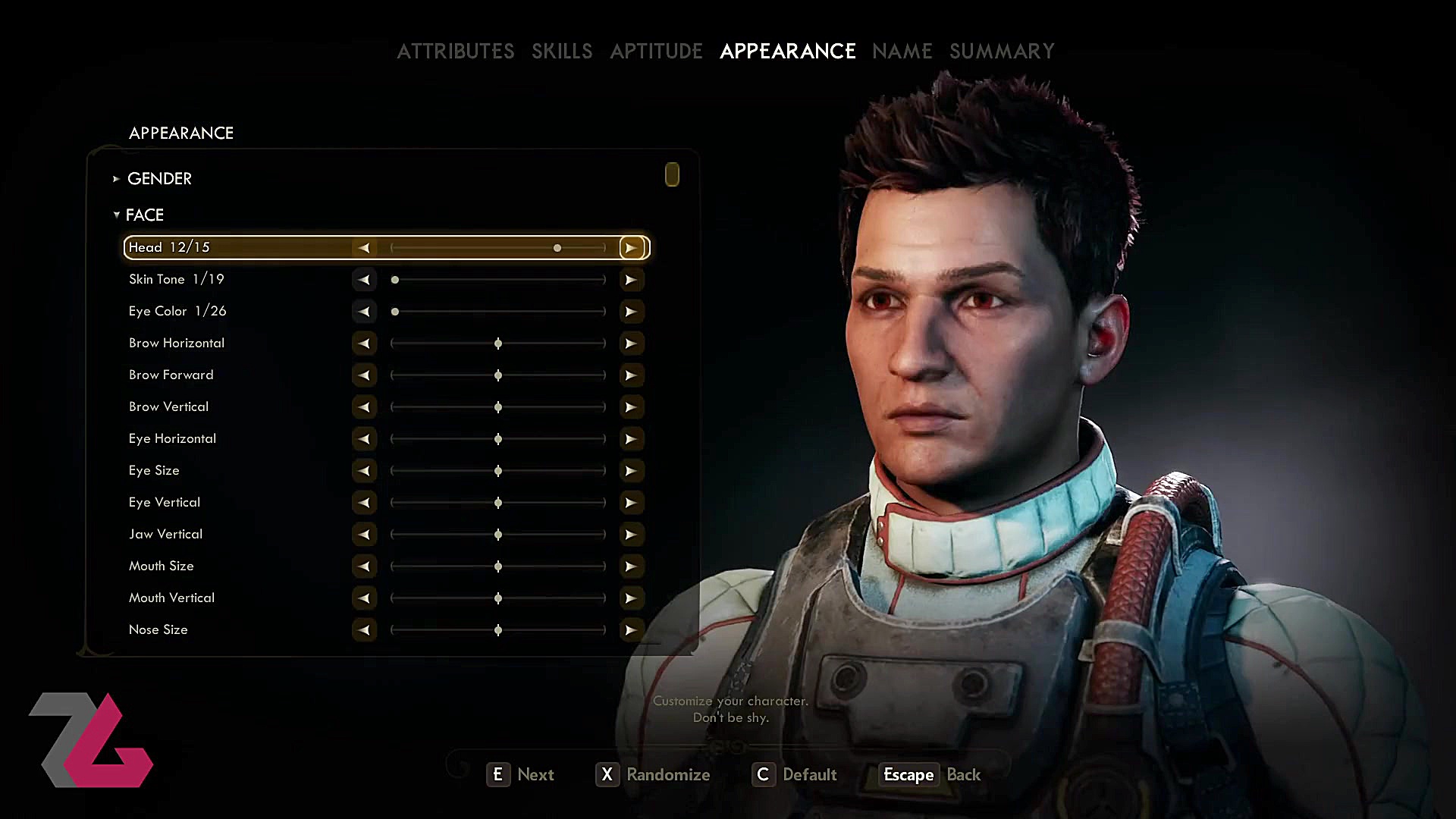
Task: Switch to the Attributes tab
Action: click(456, 51)
